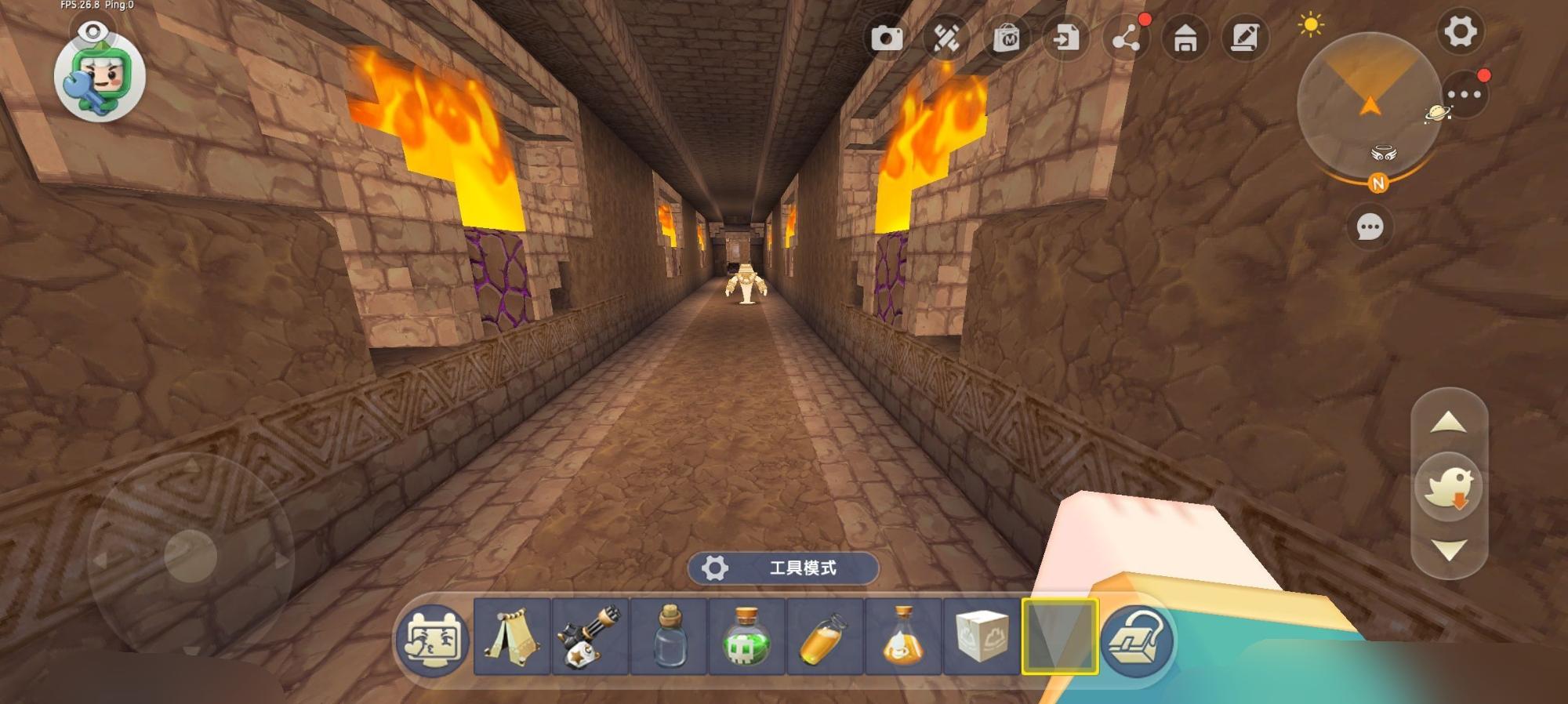This screenshot has width=1568, height=704.
Task: Open the backpack inventory button
Action: (x=1137, y=640)
